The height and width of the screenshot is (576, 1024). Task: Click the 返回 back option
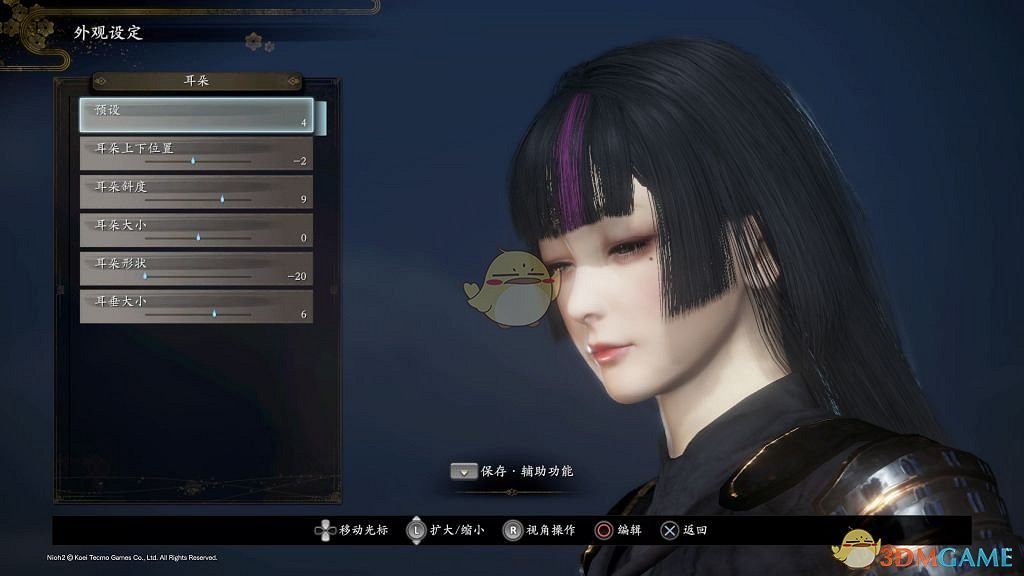point(683,530)
